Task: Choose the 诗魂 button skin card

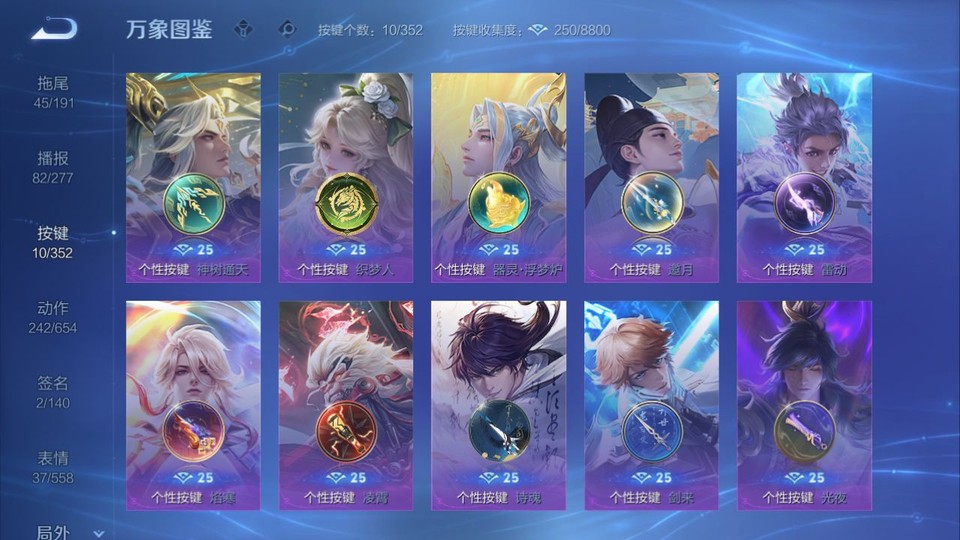Action: 498,405
